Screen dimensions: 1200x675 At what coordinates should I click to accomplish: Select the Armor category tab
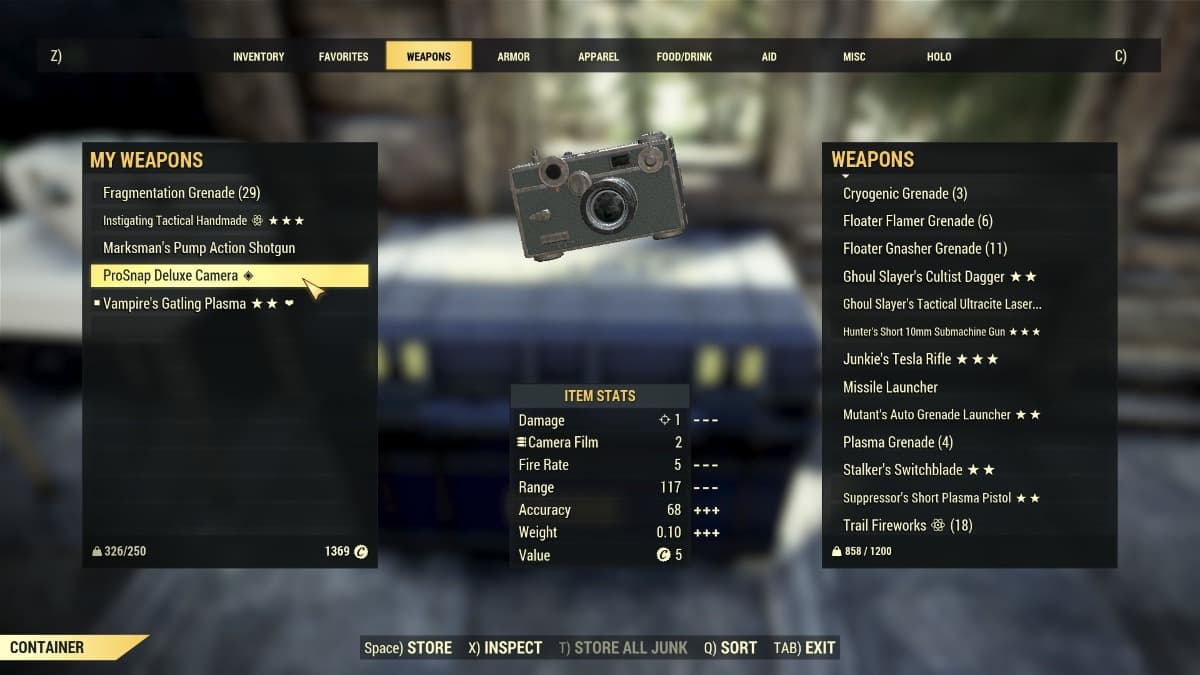[513, 57]
